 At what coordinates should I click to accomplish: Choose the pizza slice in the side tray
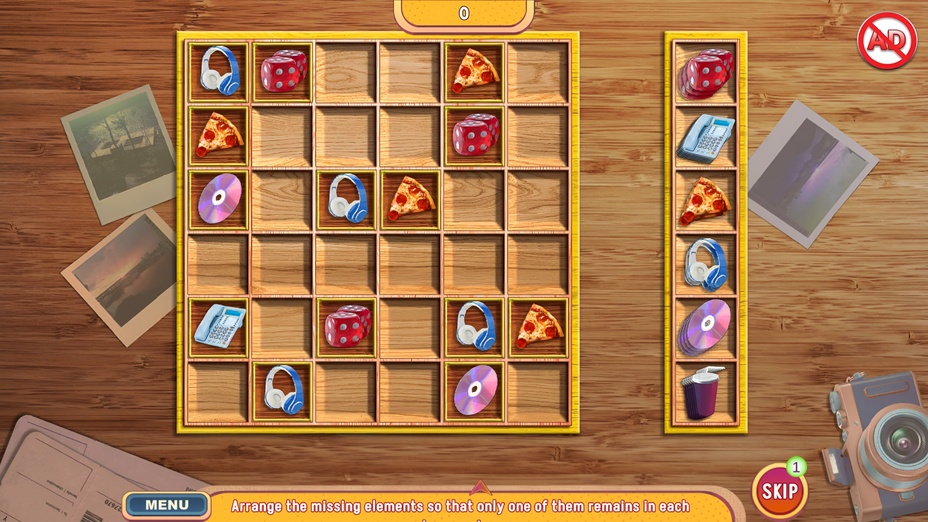coord(706,200)
